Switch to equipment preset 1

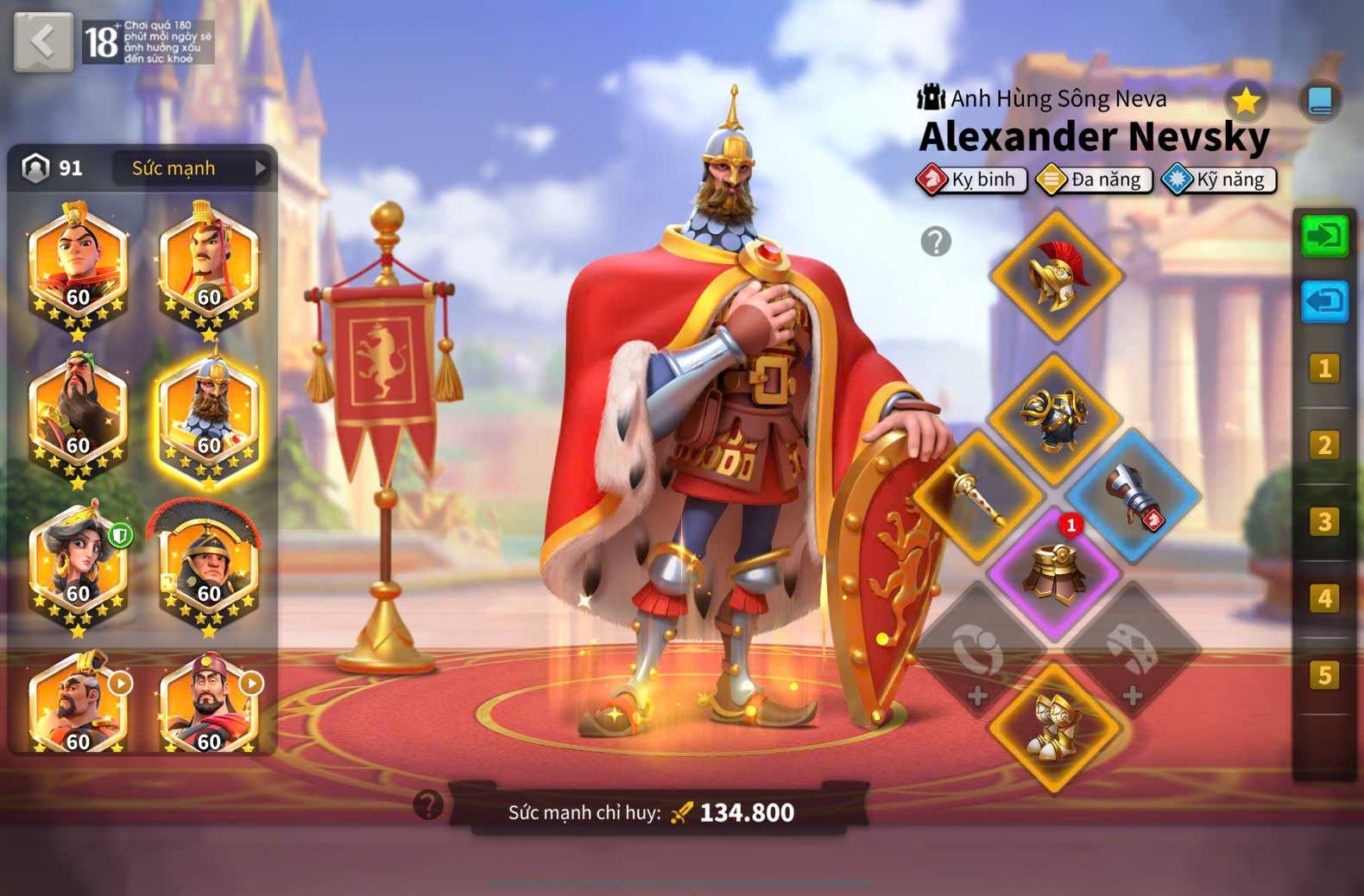click(1324, 369)
